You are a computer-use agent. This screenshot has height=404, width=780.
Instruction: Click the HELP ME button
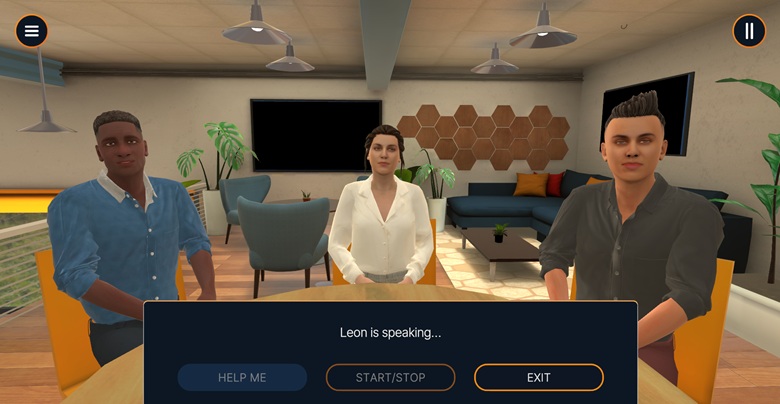242,377
